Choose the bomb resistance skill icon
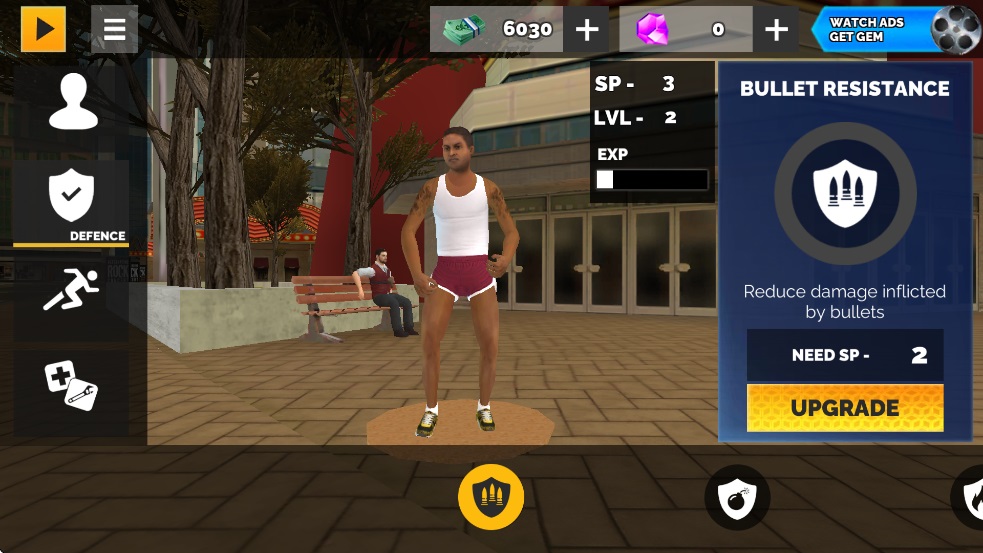The height and width of the screenshot is (553, 983). [737, 497]
